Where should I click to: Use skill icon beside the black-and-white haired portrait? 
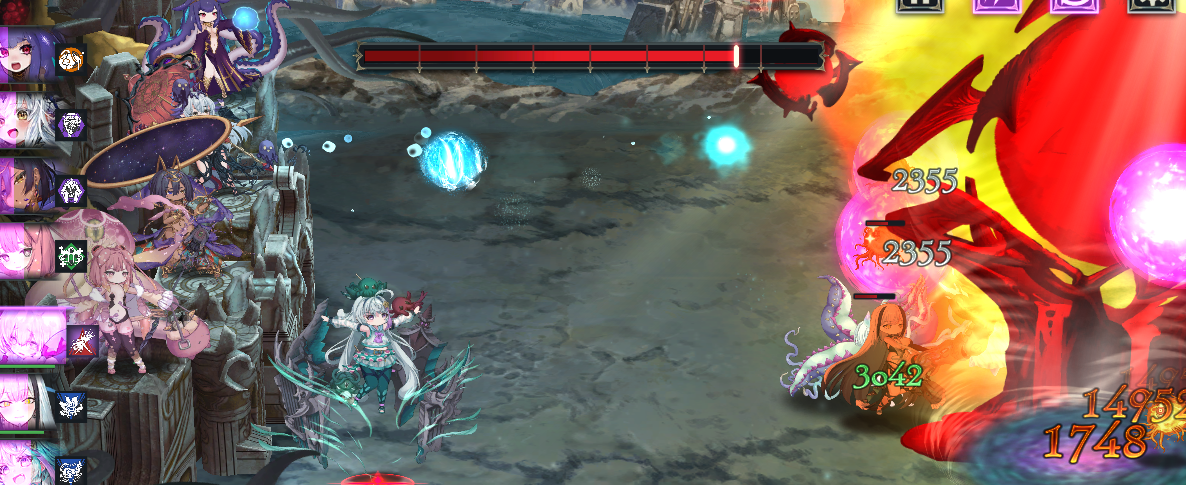(72, 404)
